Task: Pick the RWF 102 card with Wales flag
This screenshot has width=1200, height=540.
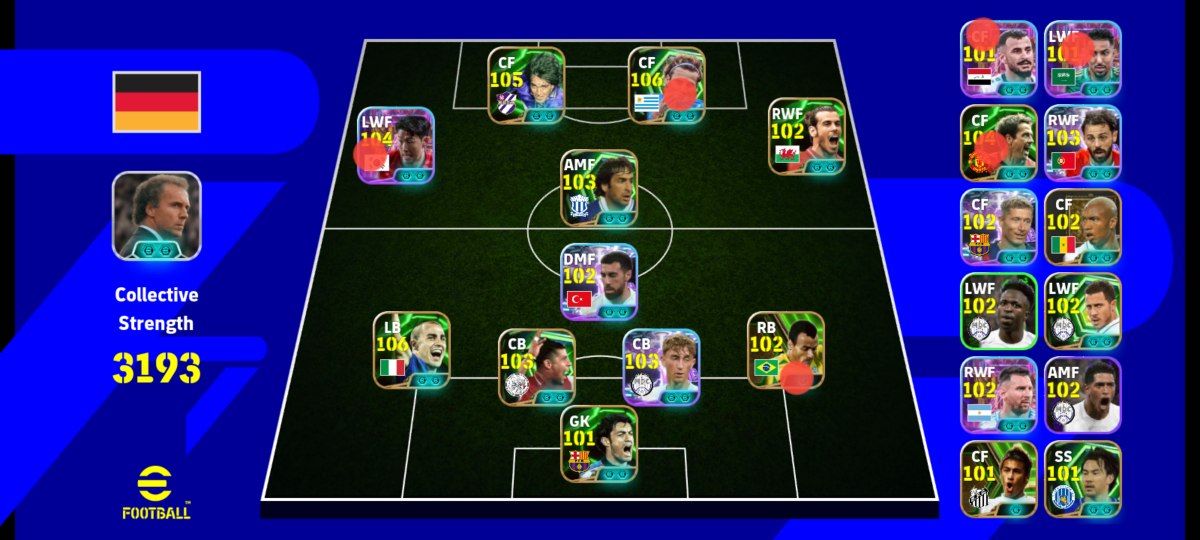Action: (807, 136)
